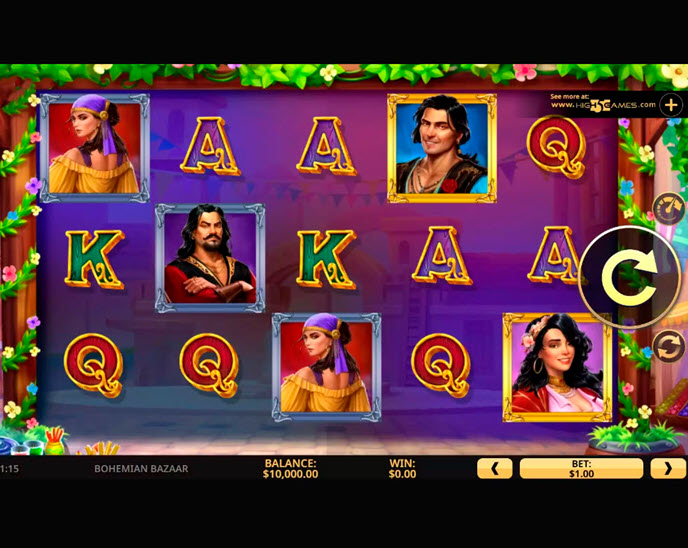Open the bet amount panel showing $1.00
The height and width of the screenshot is (548, 688).
click(581, 468)
